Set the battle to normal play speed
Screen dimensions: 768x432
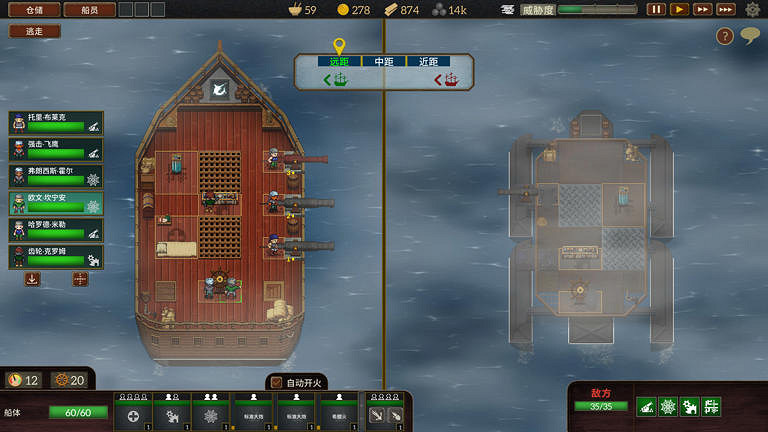click(679, 10)
